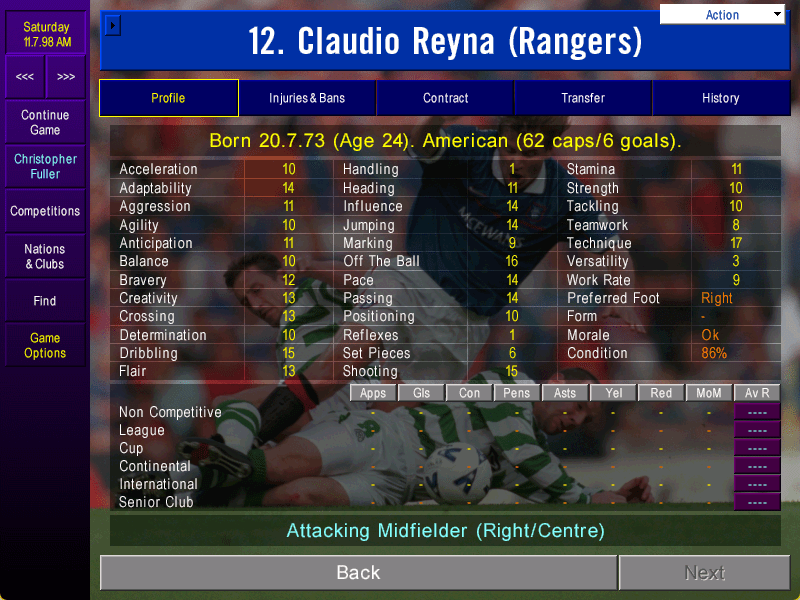Click the Back button

pos(358,573)
